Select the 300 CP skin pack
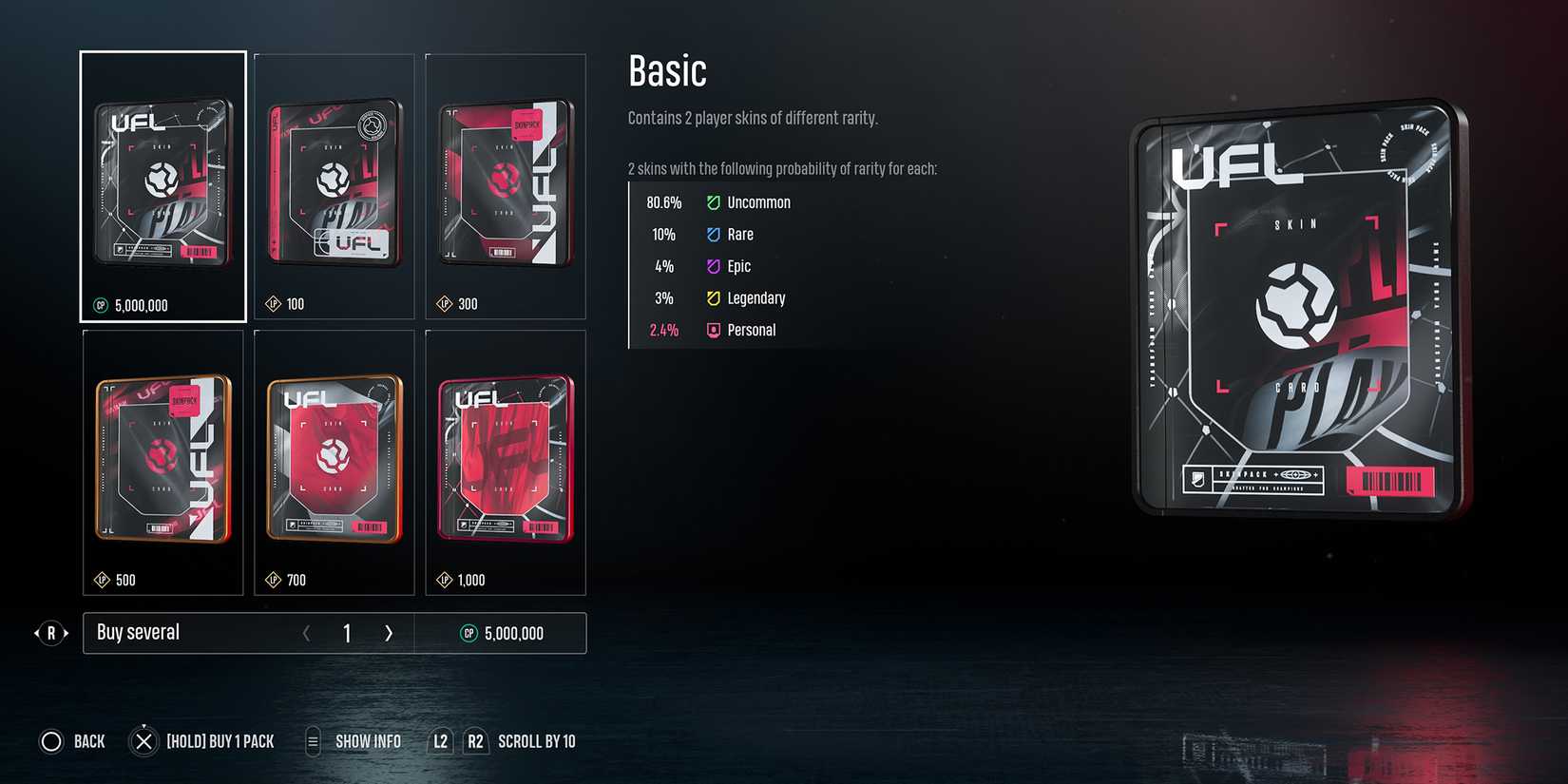This screenshot has height=784, width=1568. coord(506,181)
